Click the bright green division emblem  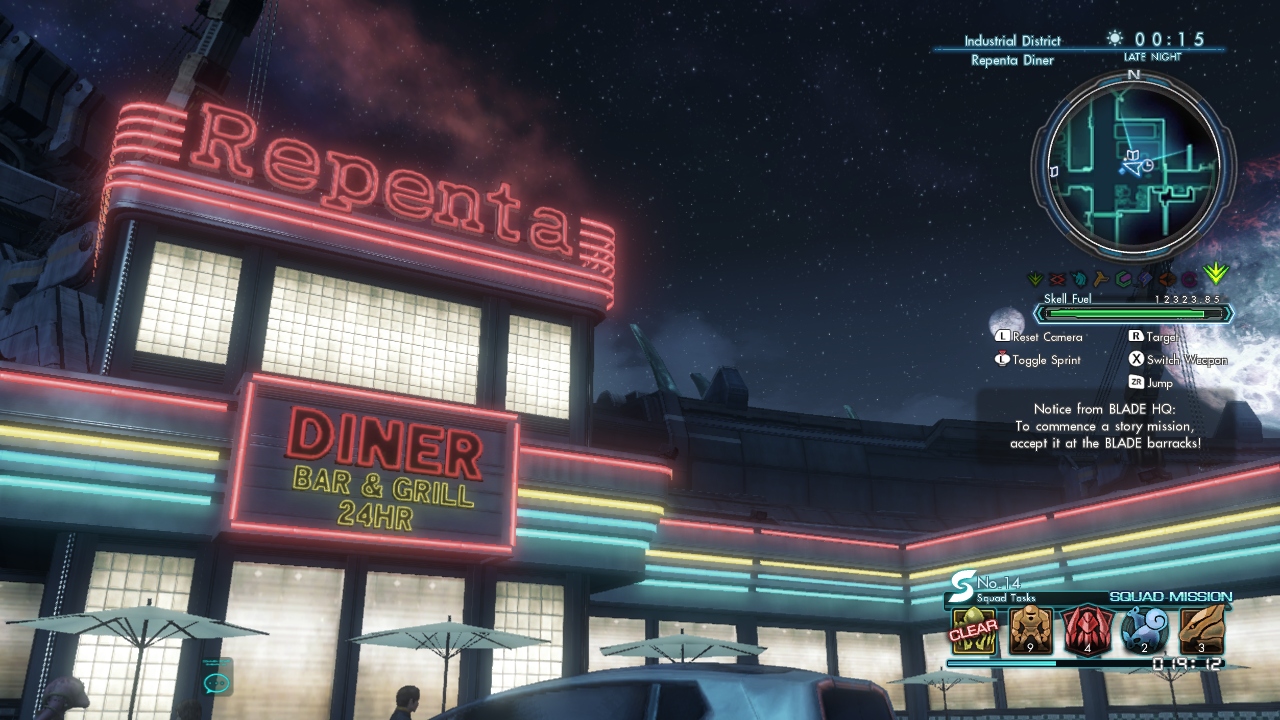(1216, 273)
